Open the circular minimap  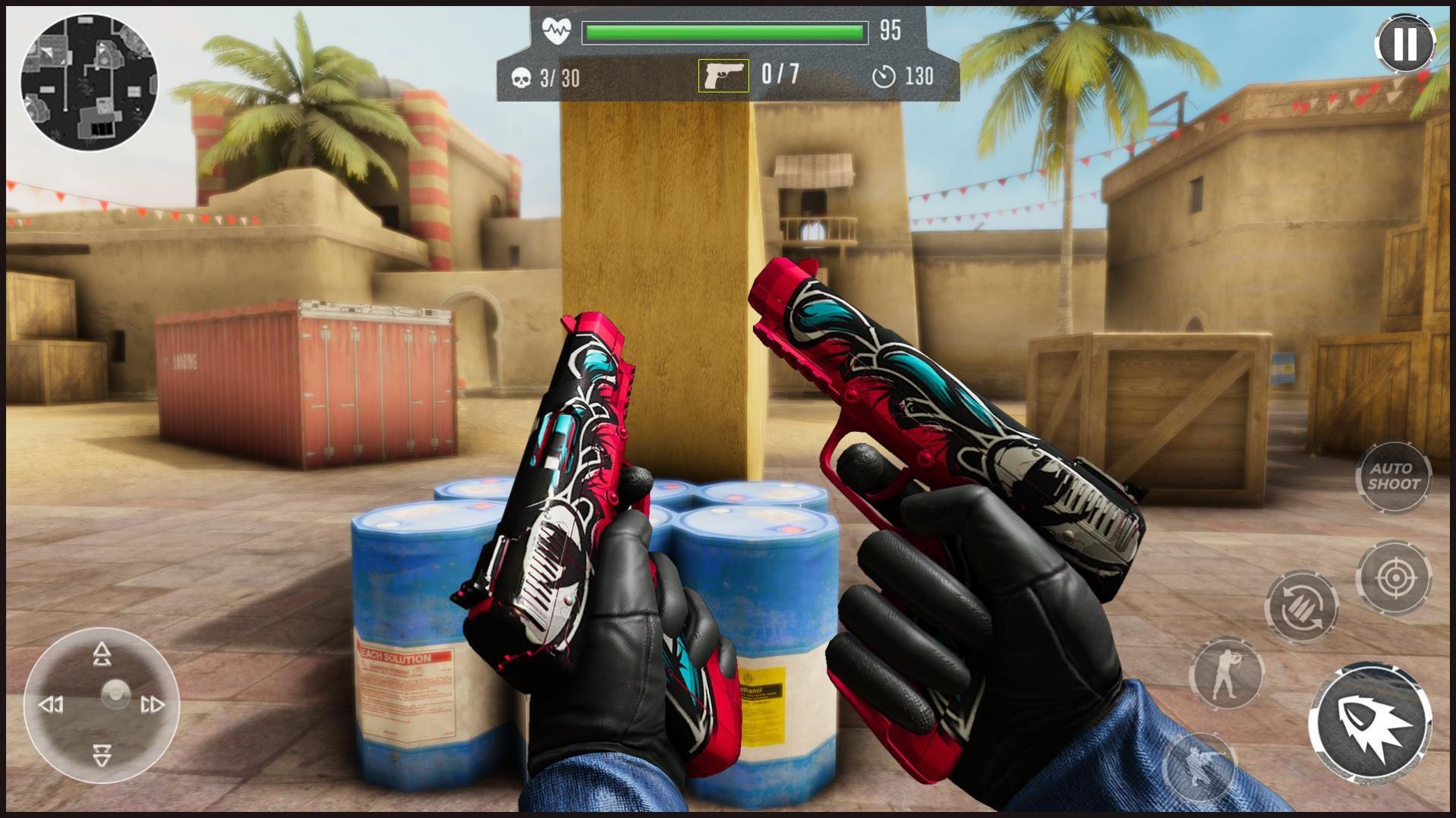pyautogui.click(x=89, y=82)
